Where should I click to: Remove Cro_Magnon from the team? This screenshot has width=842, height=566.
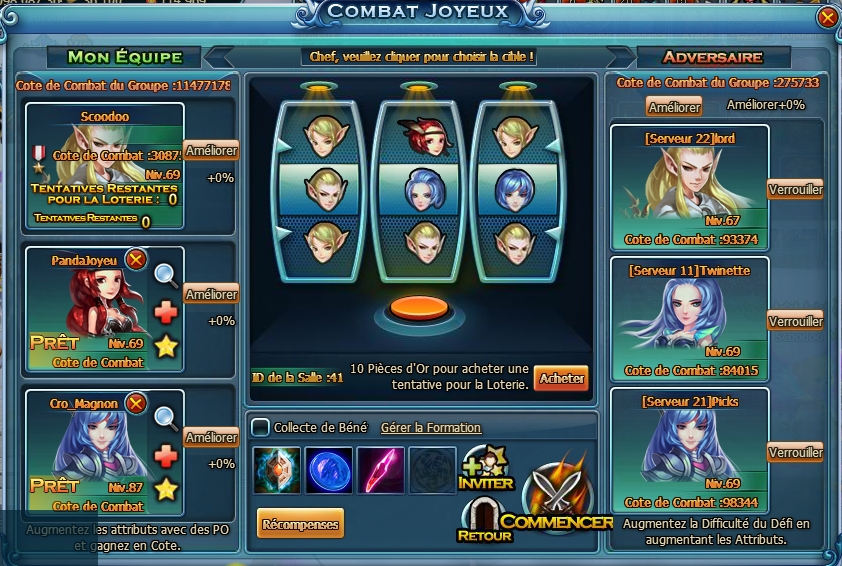137,403
